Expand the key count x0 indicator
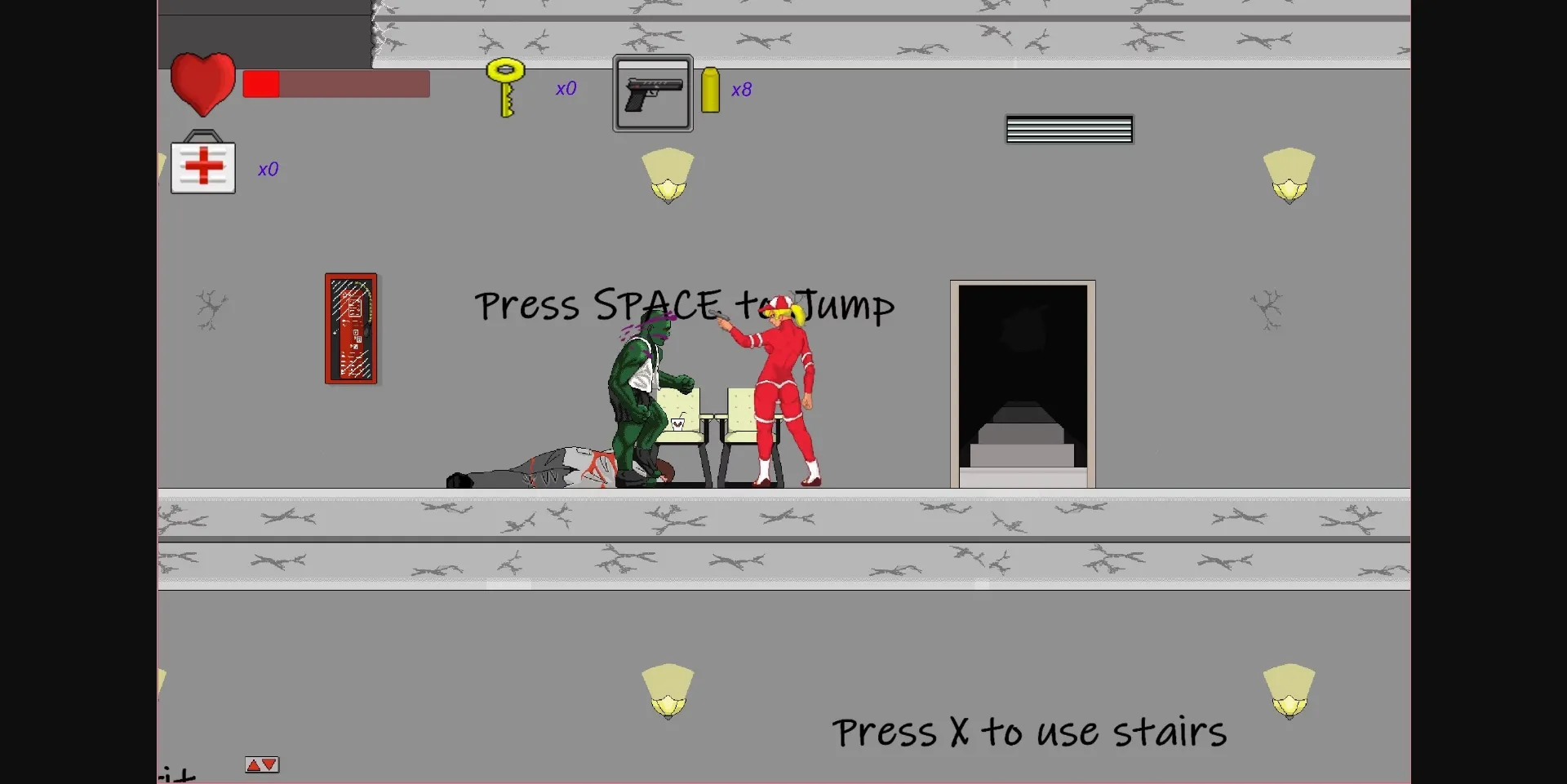The image size is (1567, 784). [566, 90]
